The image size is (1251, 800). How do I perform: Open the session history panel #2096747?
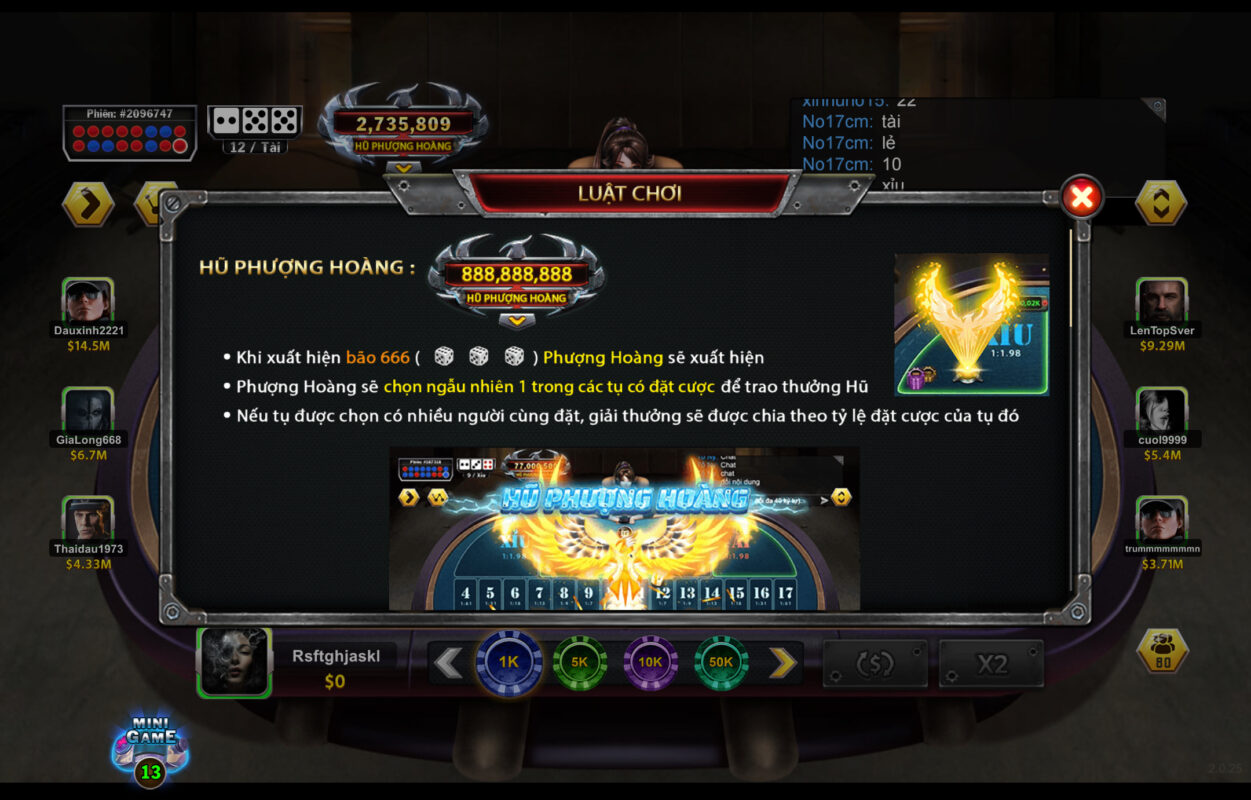click(129, 133)
